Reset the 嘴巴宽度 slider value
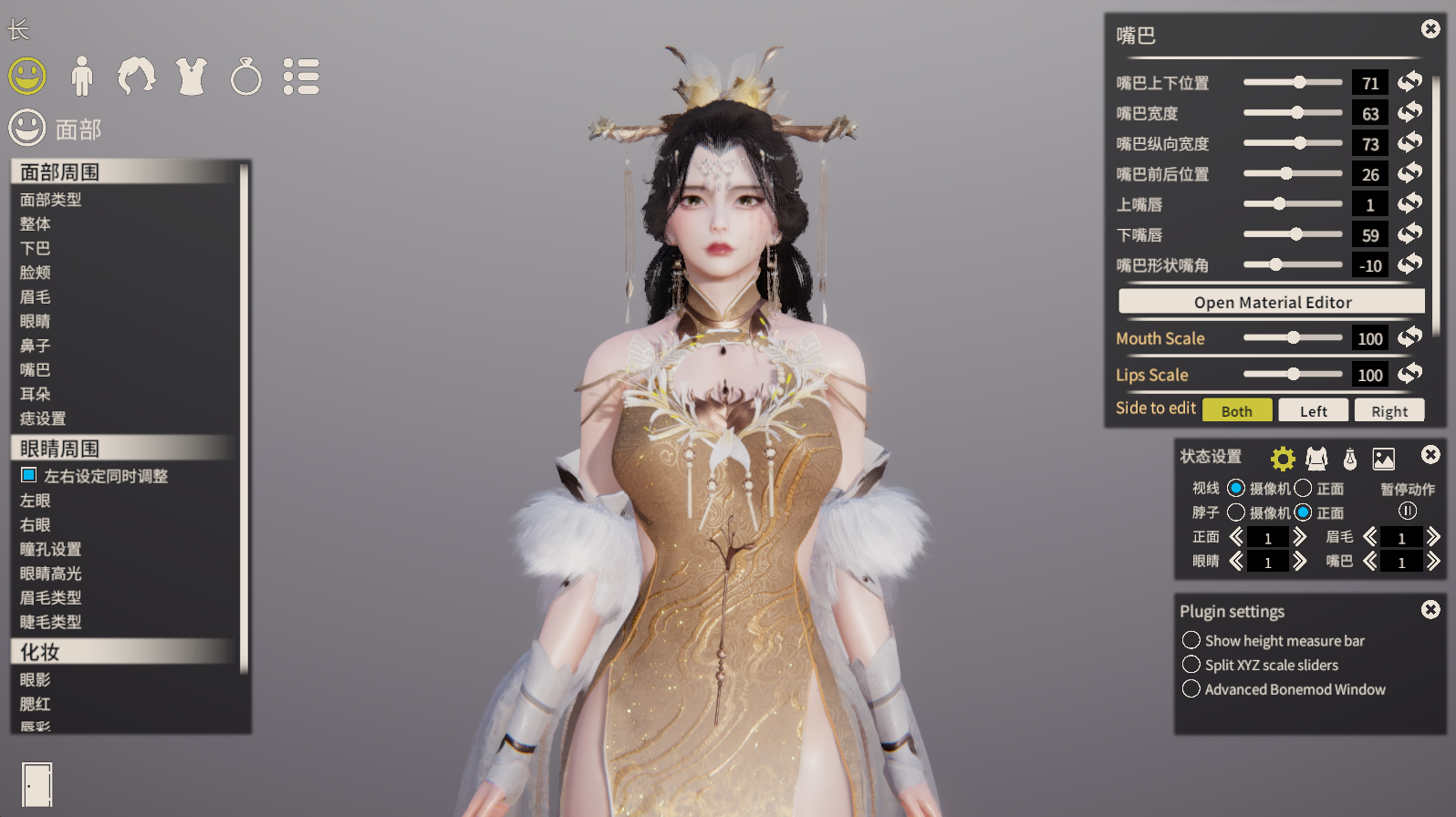This screenshot has height=817, width=1456. (1410, 112)
